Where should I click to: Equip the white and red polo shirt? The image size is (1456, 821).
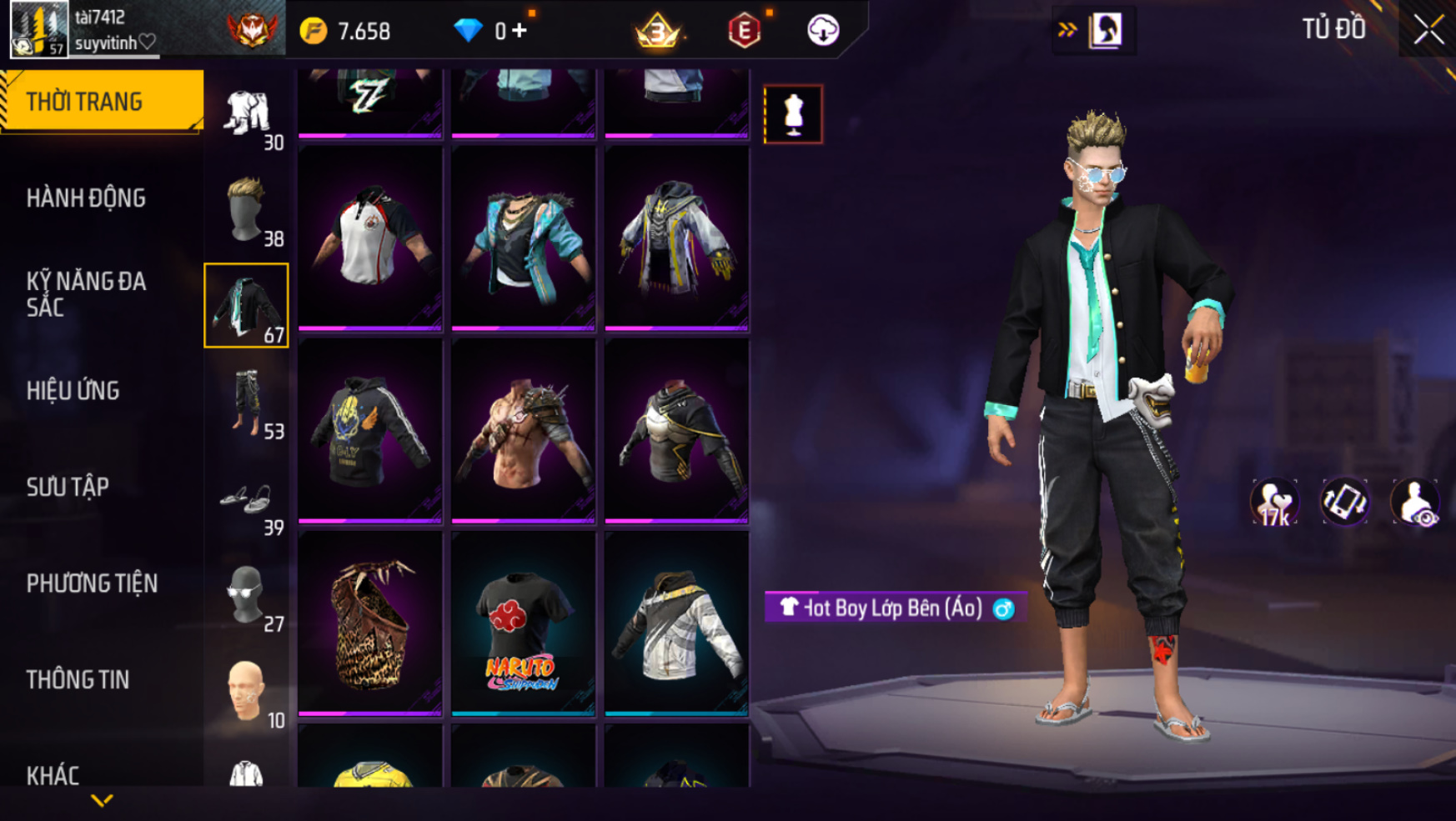pos(369,238)
